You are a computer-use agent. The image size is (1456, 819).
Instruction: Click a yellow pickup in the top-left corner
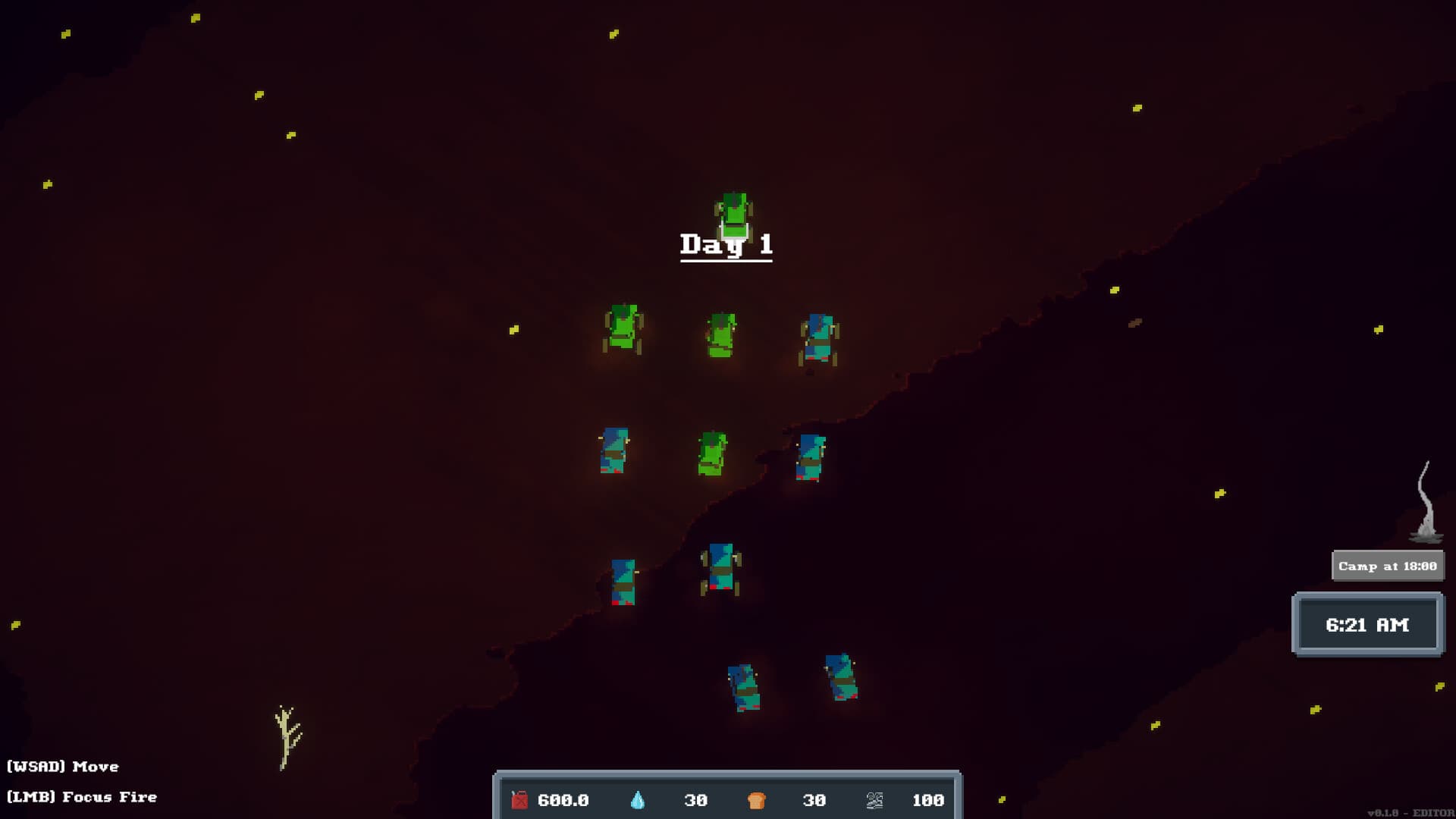coord(64,33)
